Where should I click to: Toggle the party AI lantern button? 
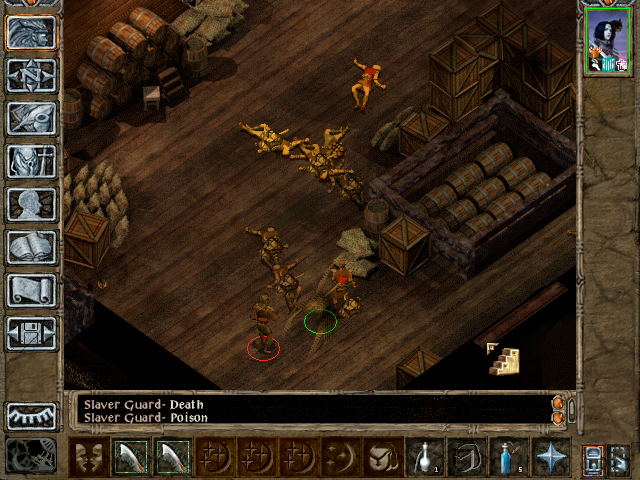tap(593, 457)
